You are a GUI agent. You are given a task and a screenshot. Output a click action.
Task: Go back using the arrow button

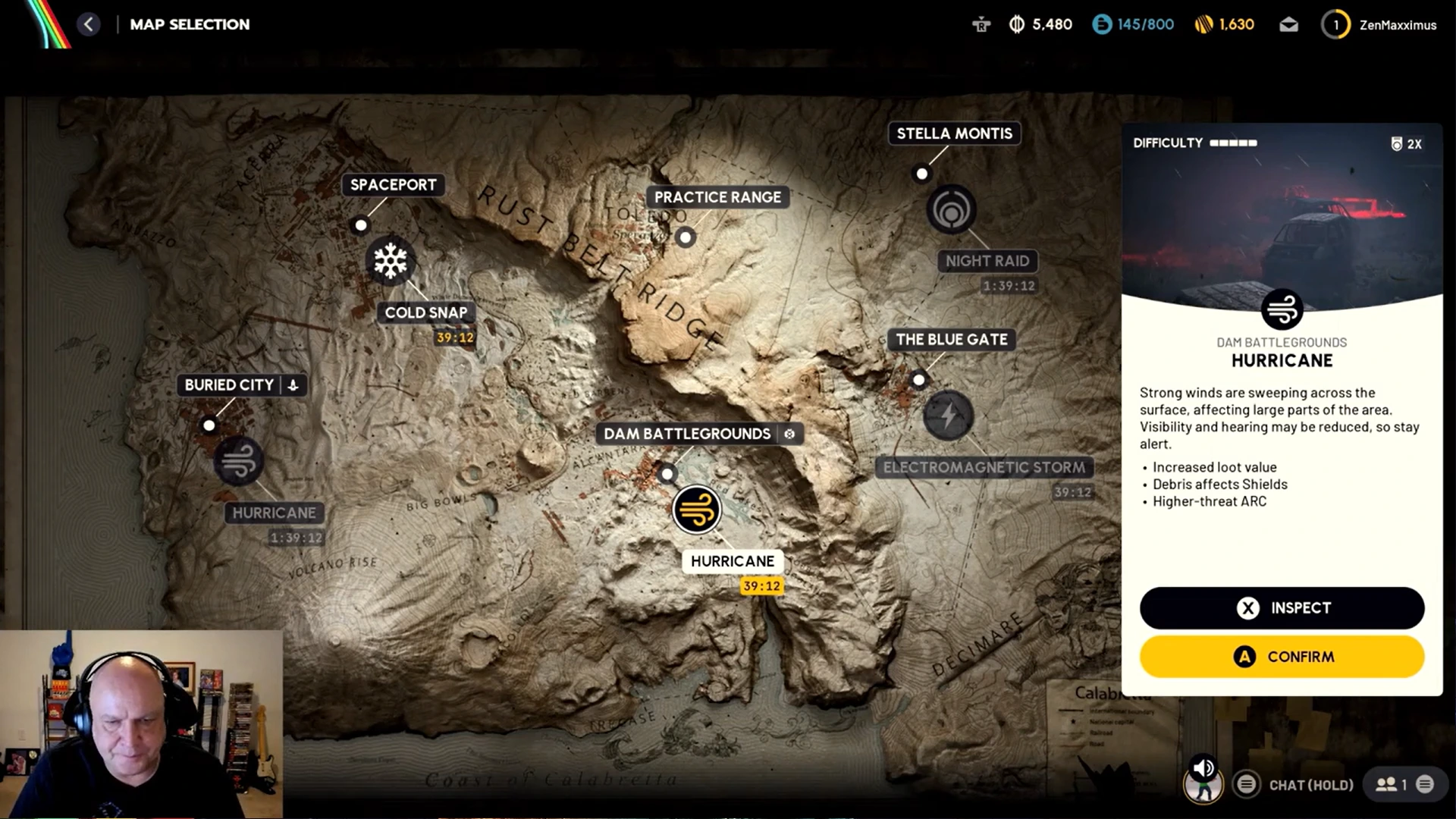click(89, 24)
